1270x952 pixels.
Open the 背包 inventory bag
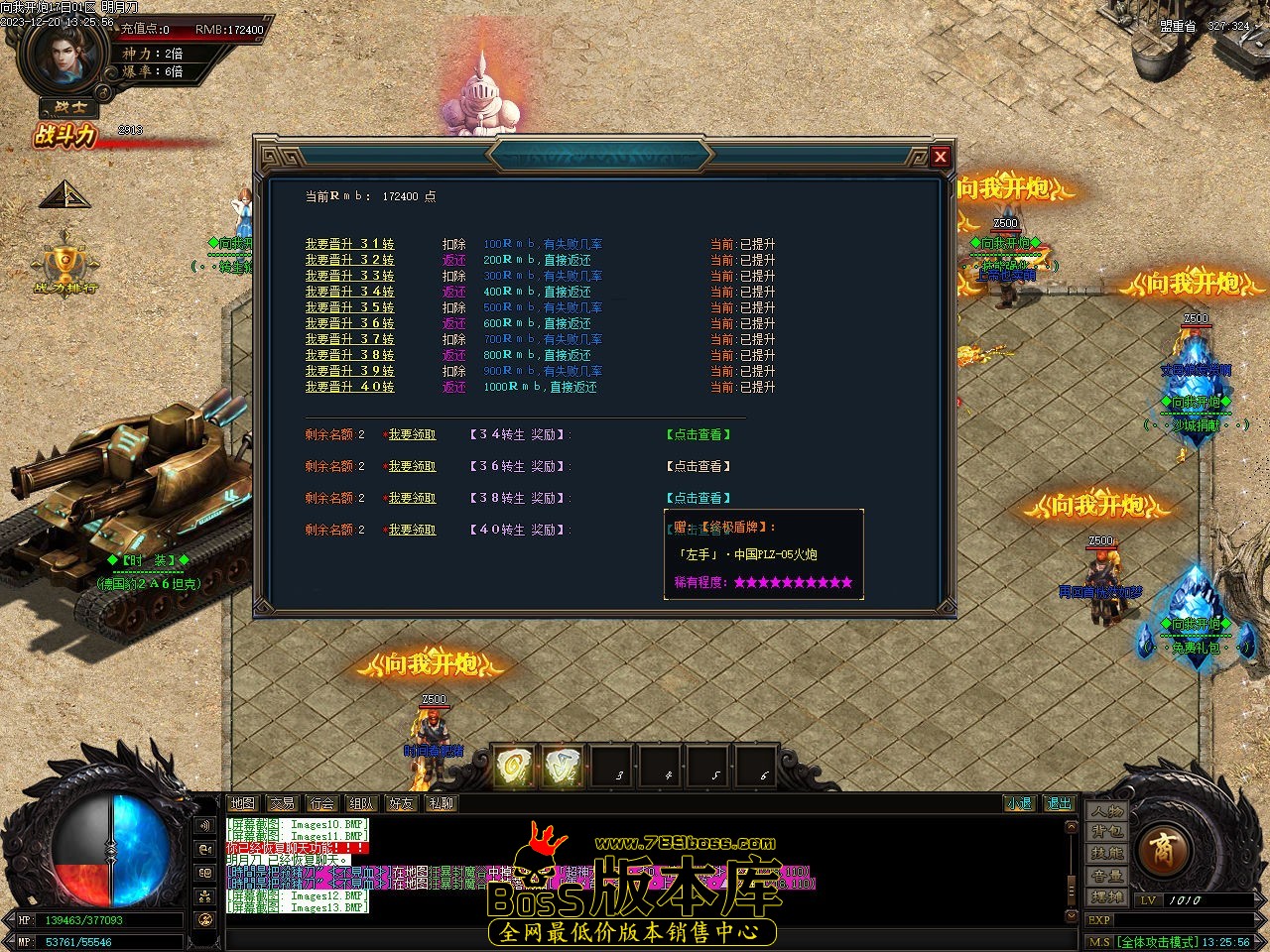(x=1107, y=832)
